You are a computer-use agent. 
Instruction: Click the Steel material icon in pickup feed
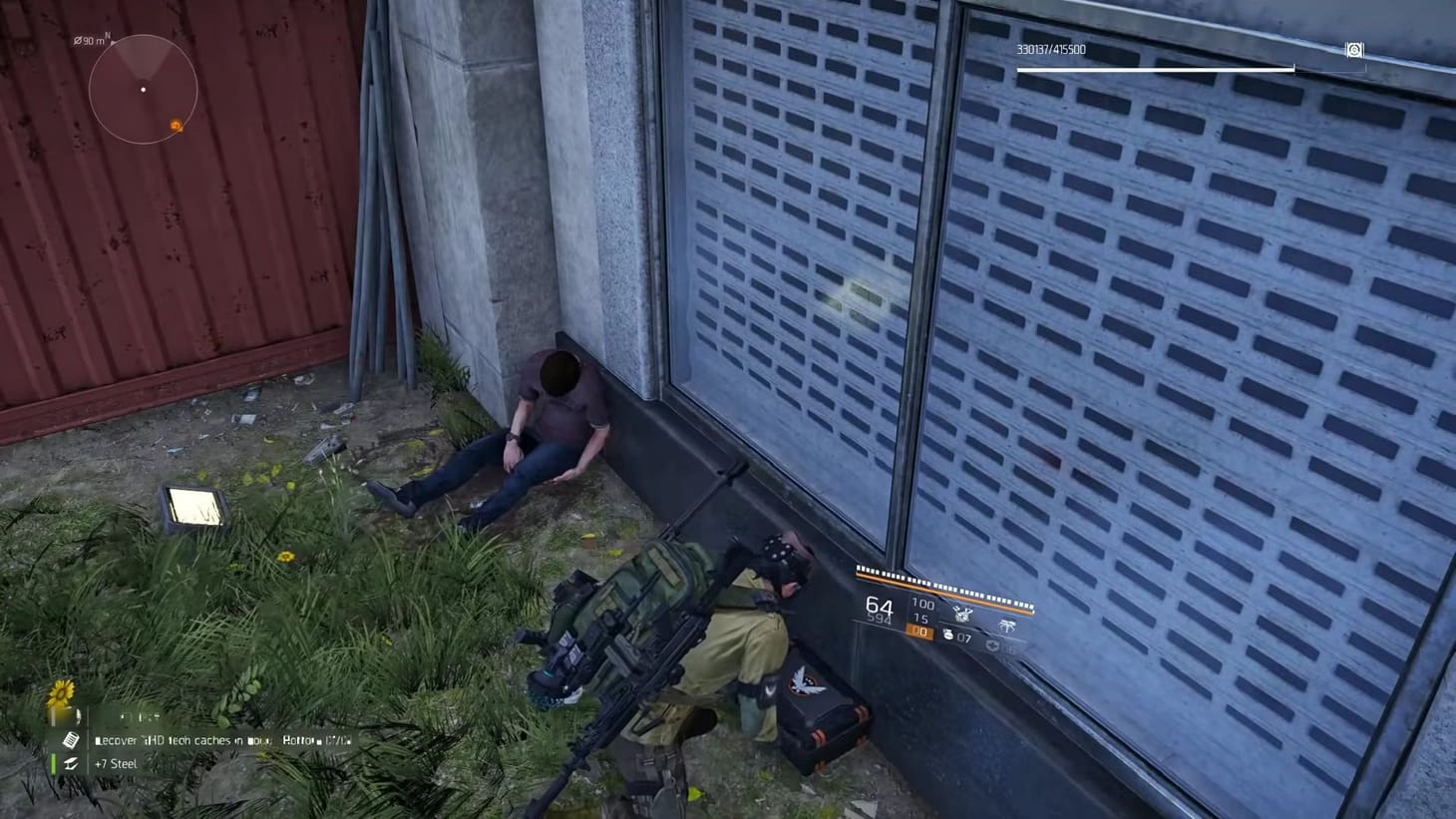tap(72, 763)
